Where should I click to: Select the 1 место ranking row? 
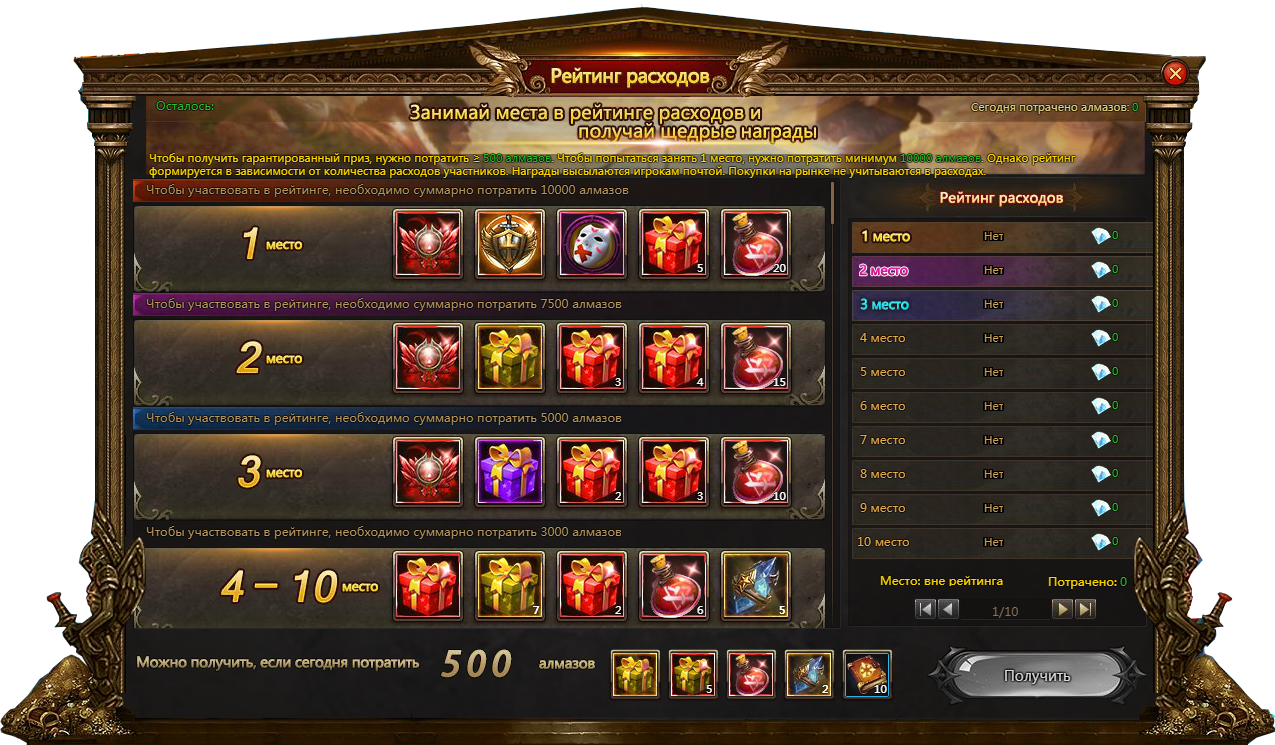click(1000, 237)
